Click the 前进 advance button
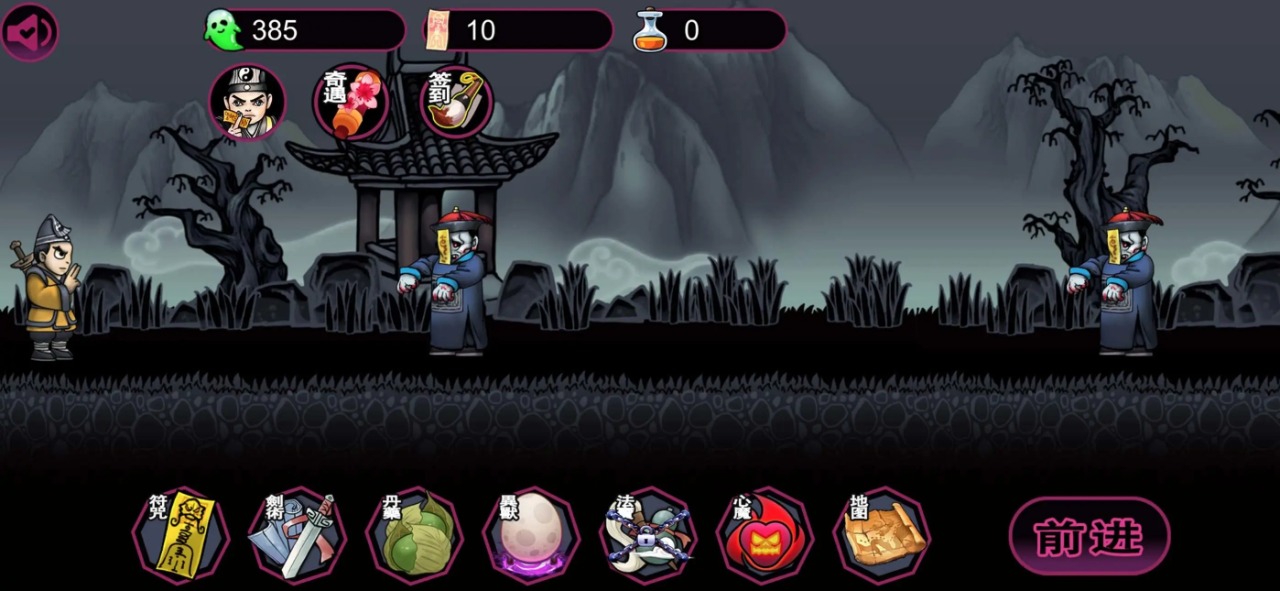Viewport: 1280px width, 591px height. pos(1089,537)
